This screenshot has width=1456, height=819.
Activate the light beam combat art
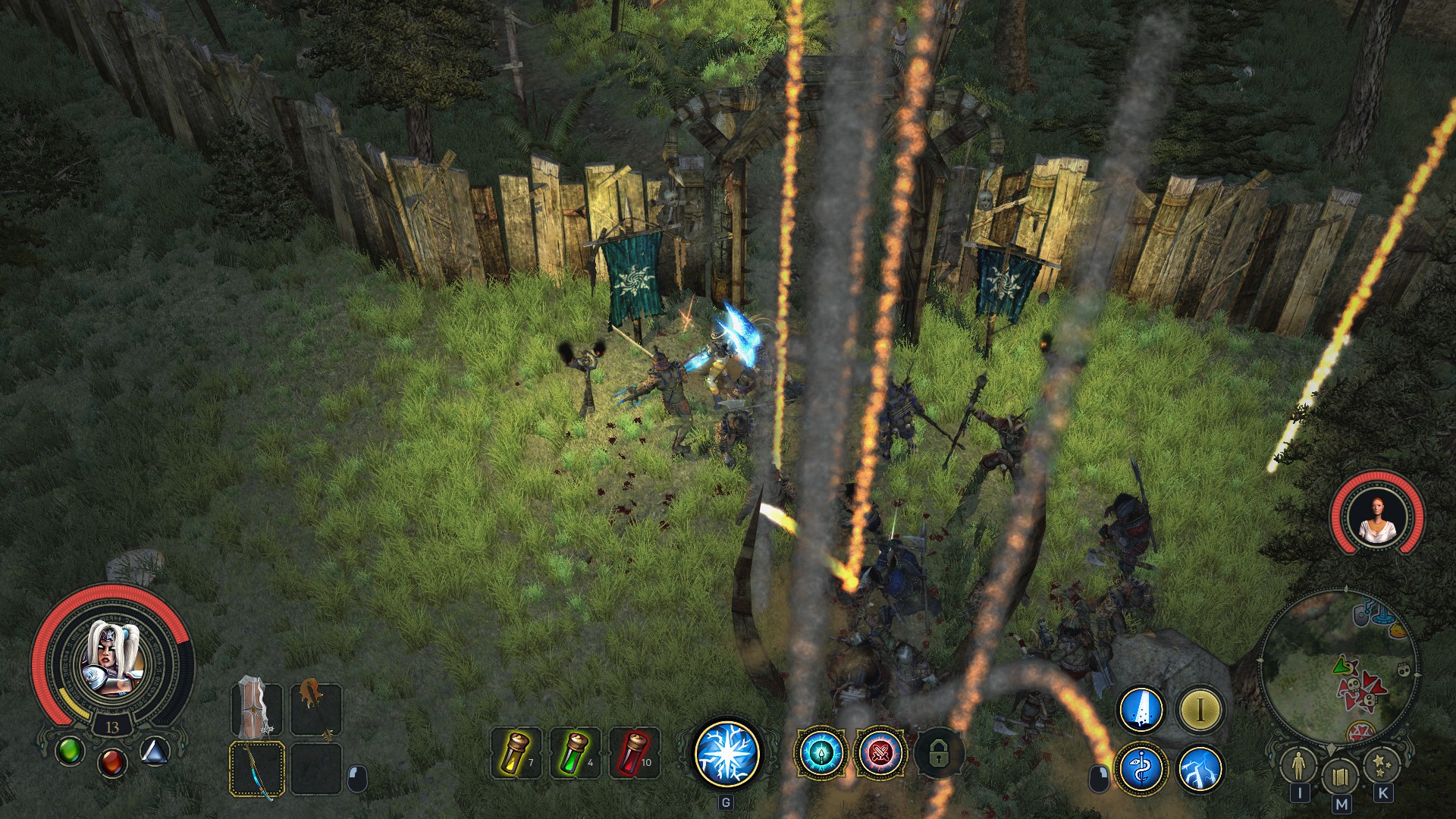click(1141, 710)
